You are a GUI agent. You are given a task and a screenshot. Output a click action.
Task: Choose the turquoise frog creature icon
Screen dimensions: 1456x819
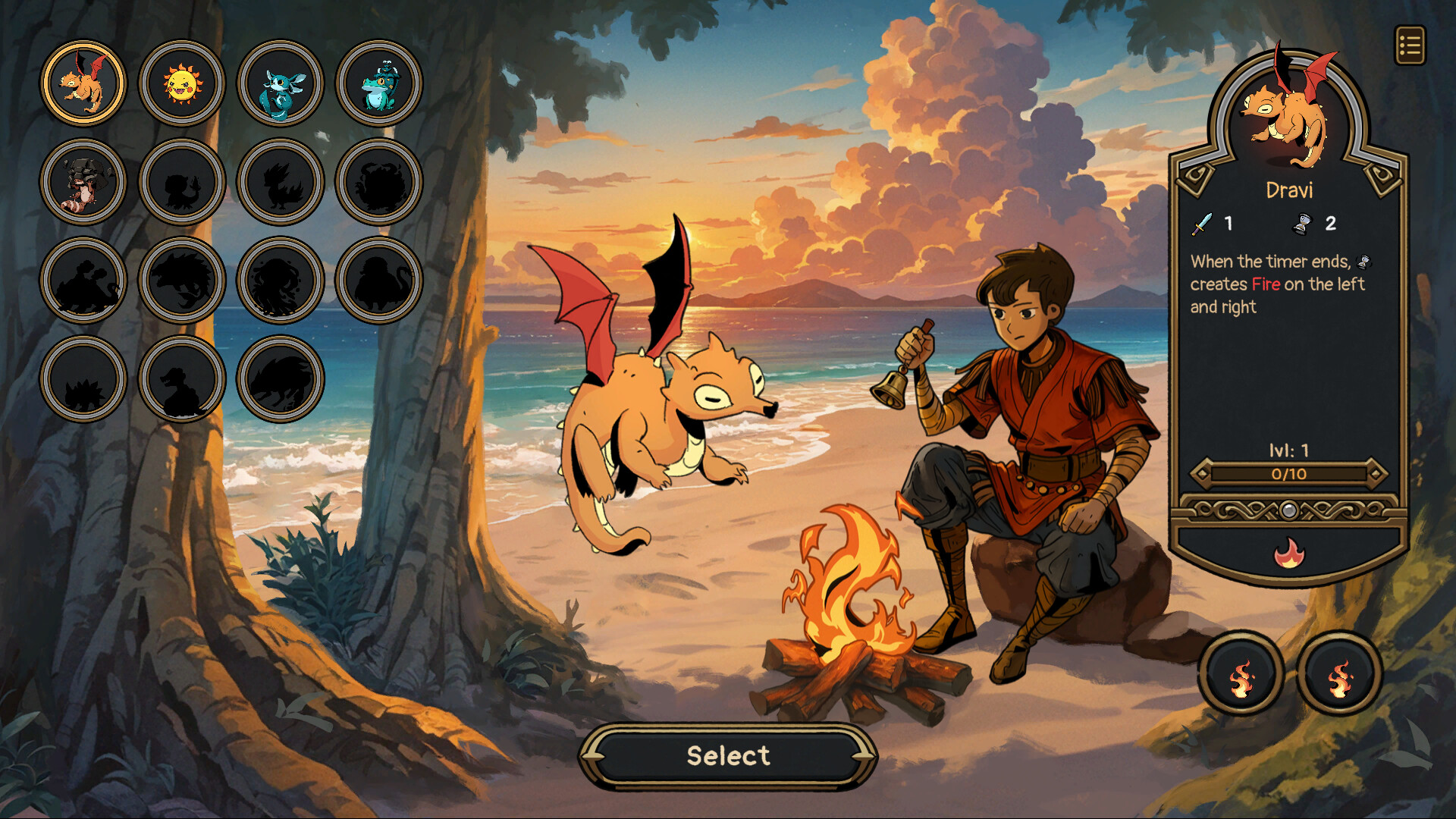pos(378,83)
